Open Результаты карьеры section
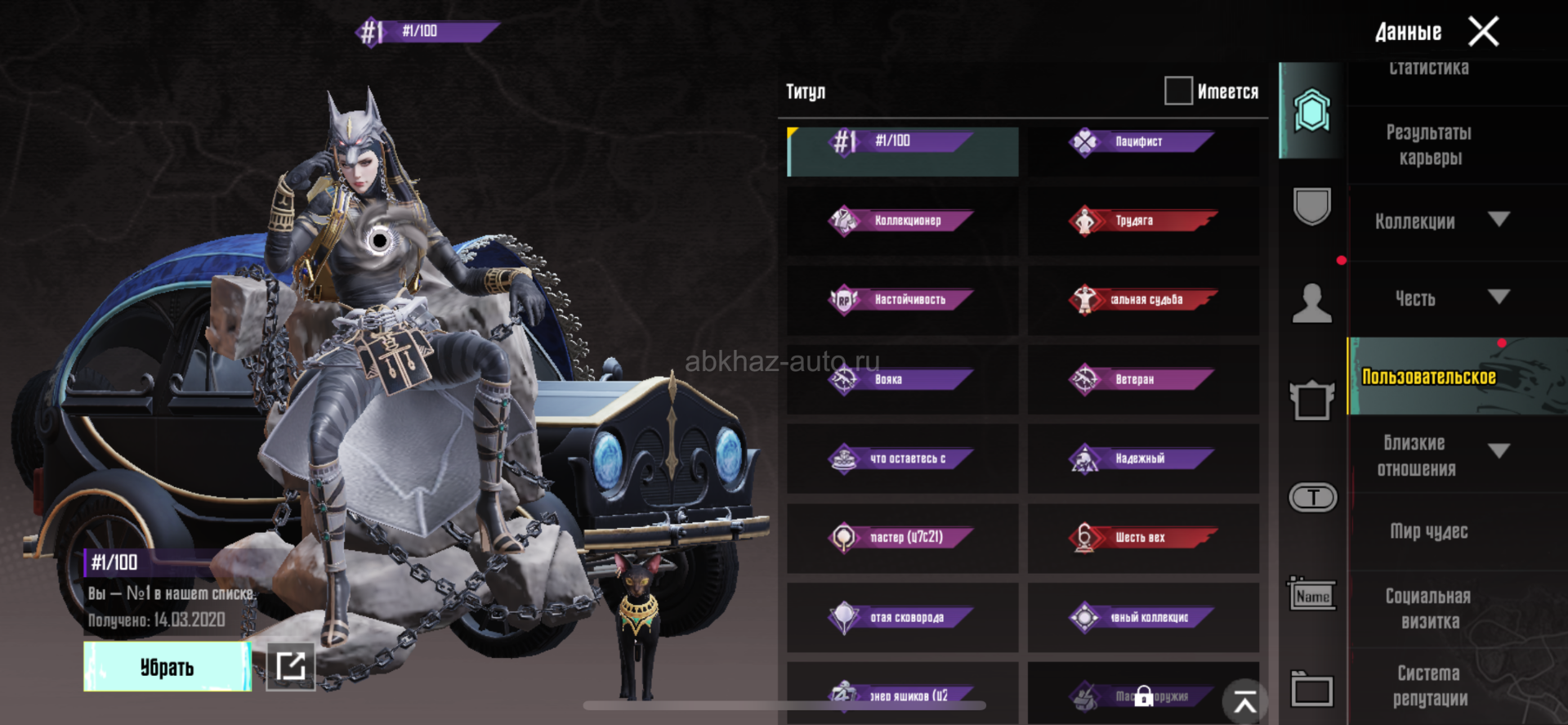 [x=1429, y=145]
